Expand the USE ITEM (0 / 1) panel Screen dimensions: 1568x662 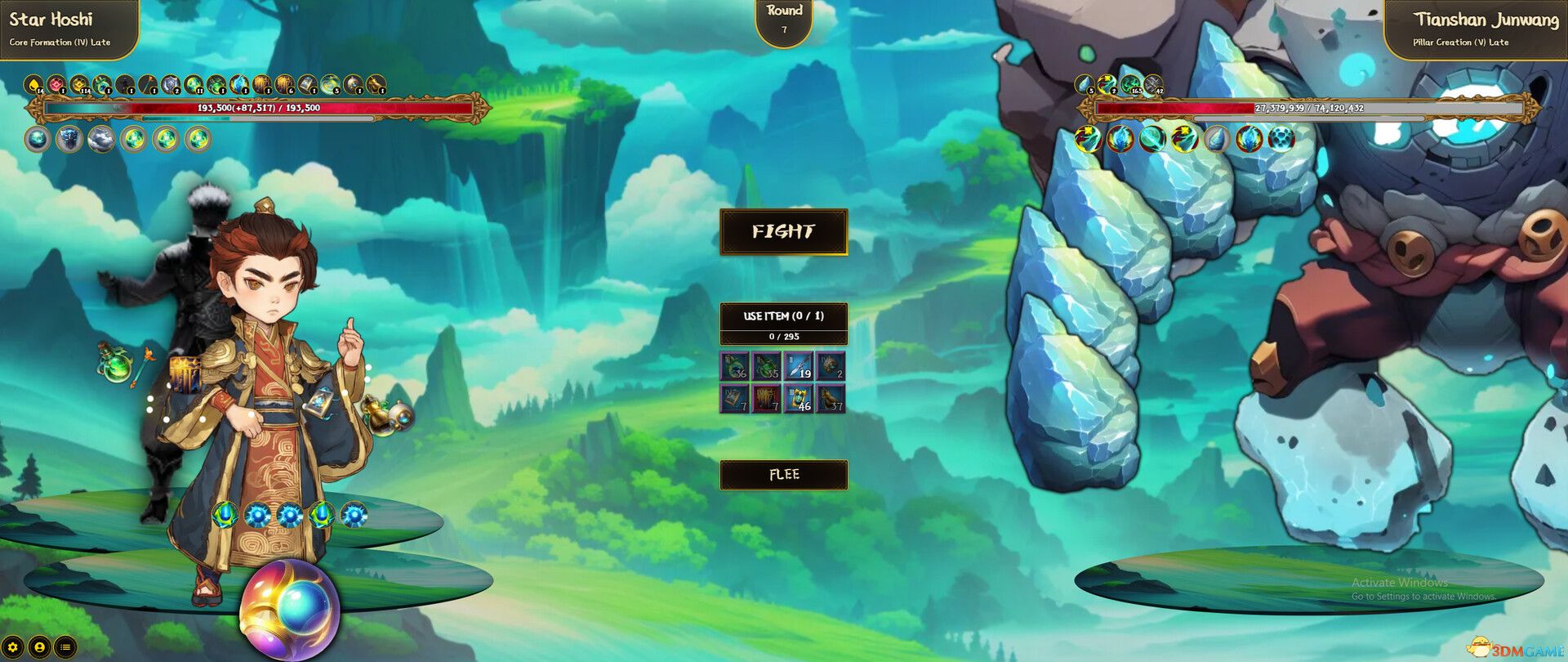click(x=782, y=317)
